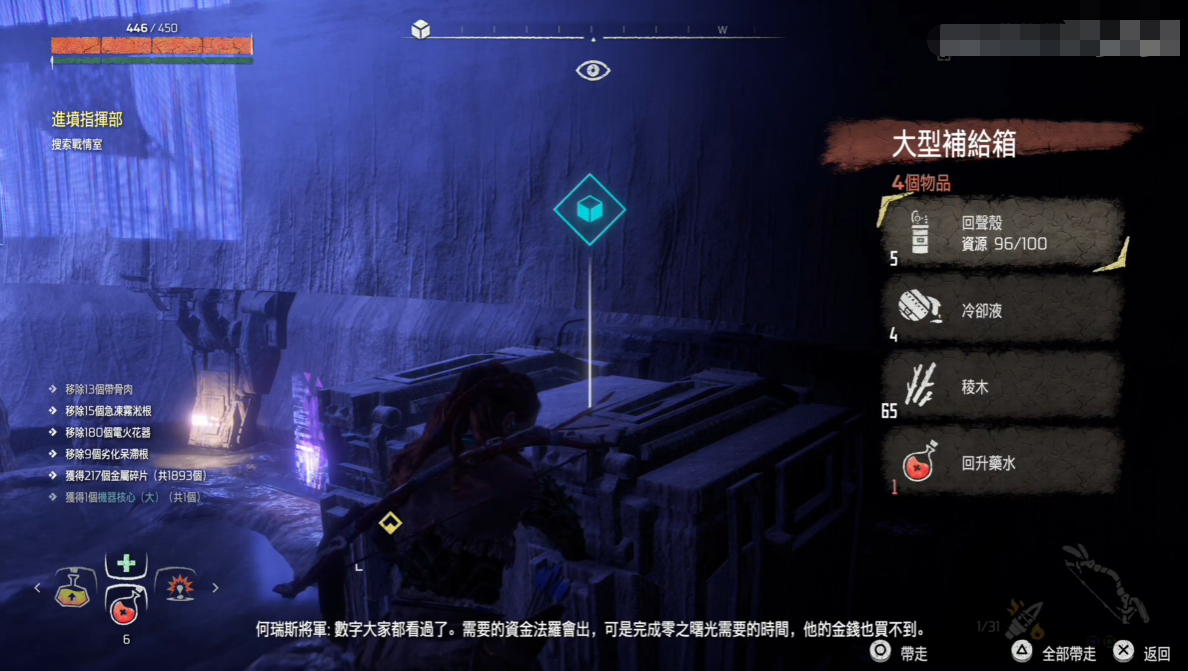Cycle the hotbar with the right arrow
Screen dimensions: 1188x671
pyautogui.click(x=215, y=588)
